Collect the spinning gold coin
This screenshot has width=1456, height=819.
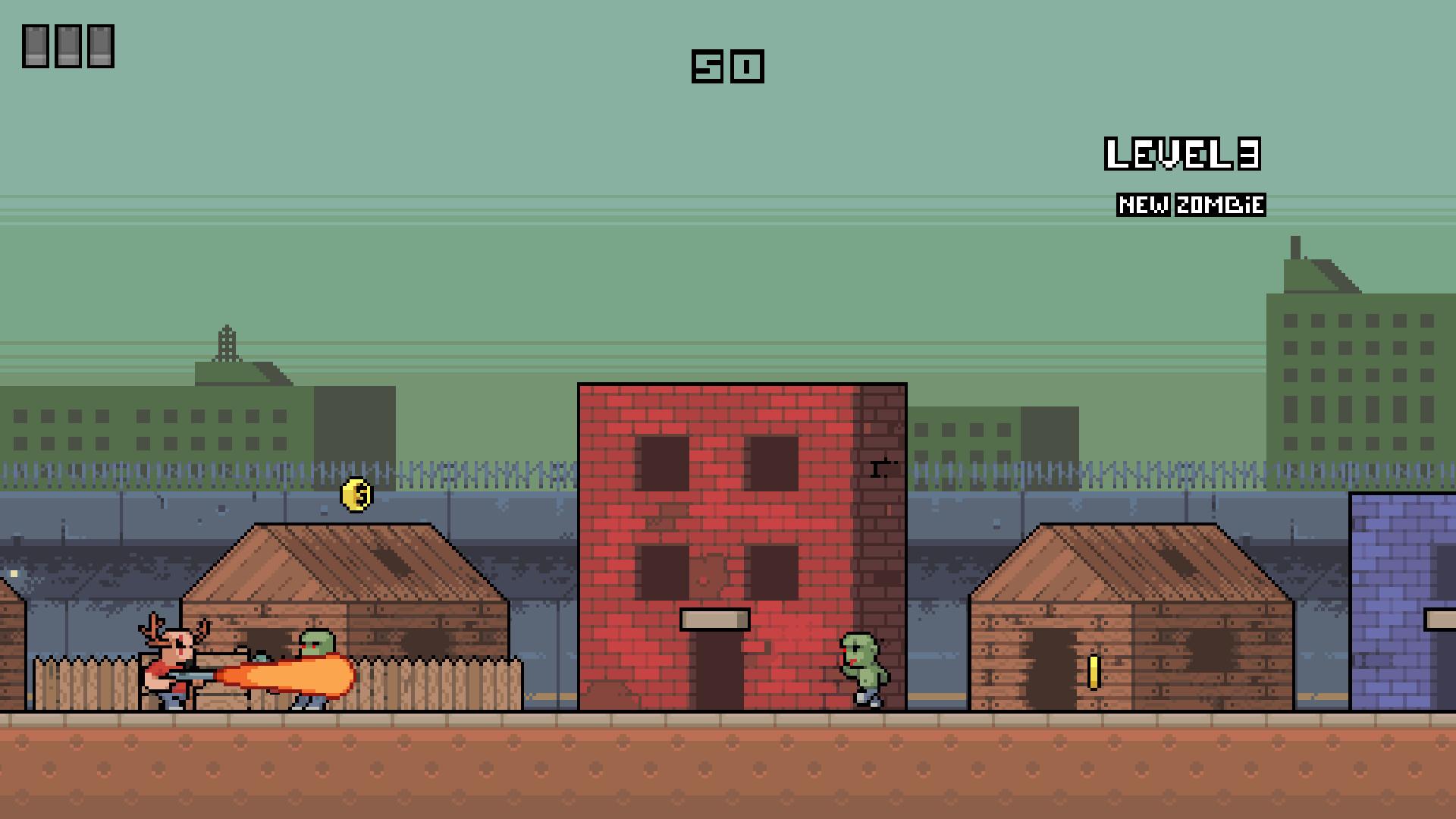tap(356, 494)
